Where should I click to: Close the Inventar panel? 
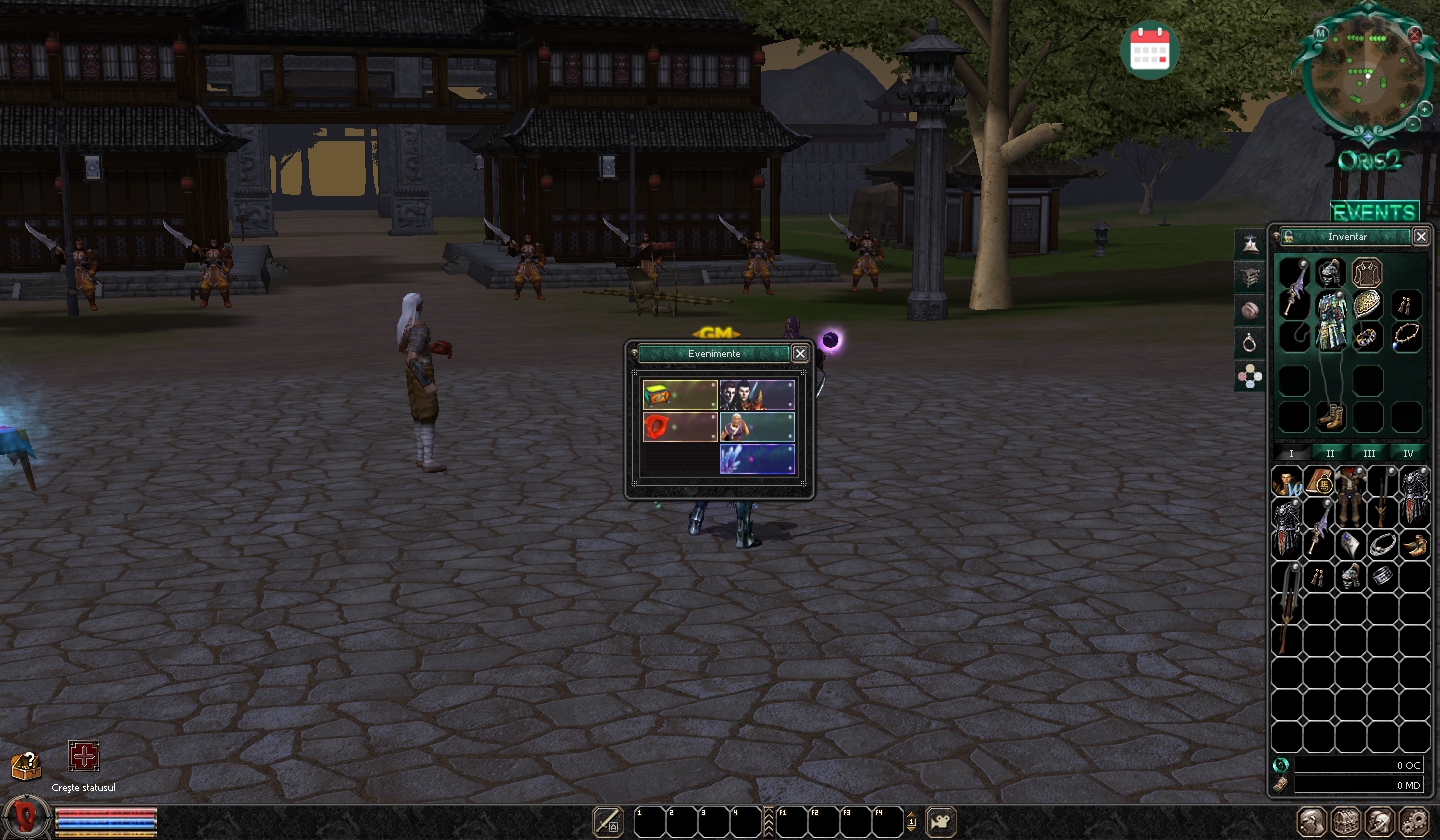[x=1421, y=236]
